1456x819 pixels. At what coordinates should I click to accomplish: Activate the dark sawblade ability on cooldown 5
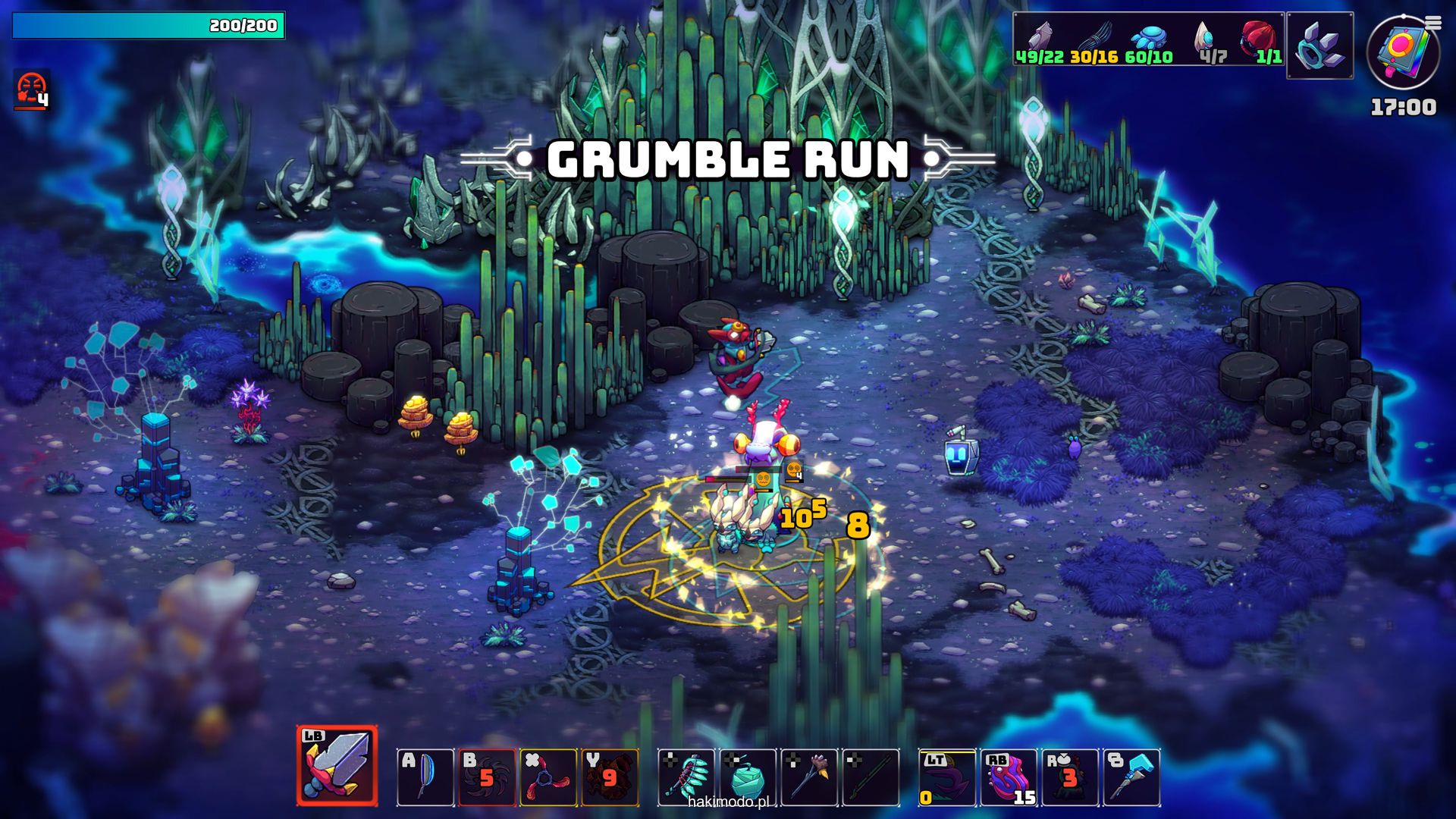click(x=487, y=777)
